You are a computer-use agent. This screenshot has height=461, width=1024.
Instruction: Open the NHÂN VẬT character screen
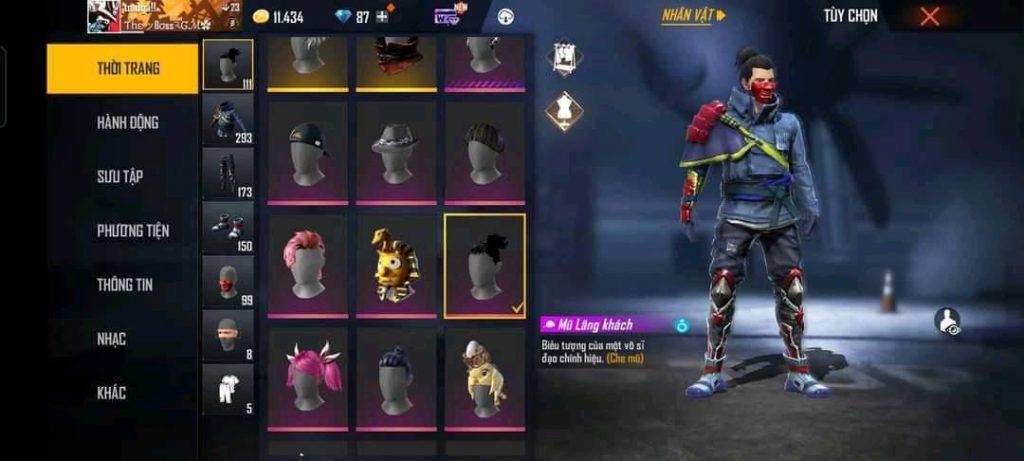tap(692, 16)
